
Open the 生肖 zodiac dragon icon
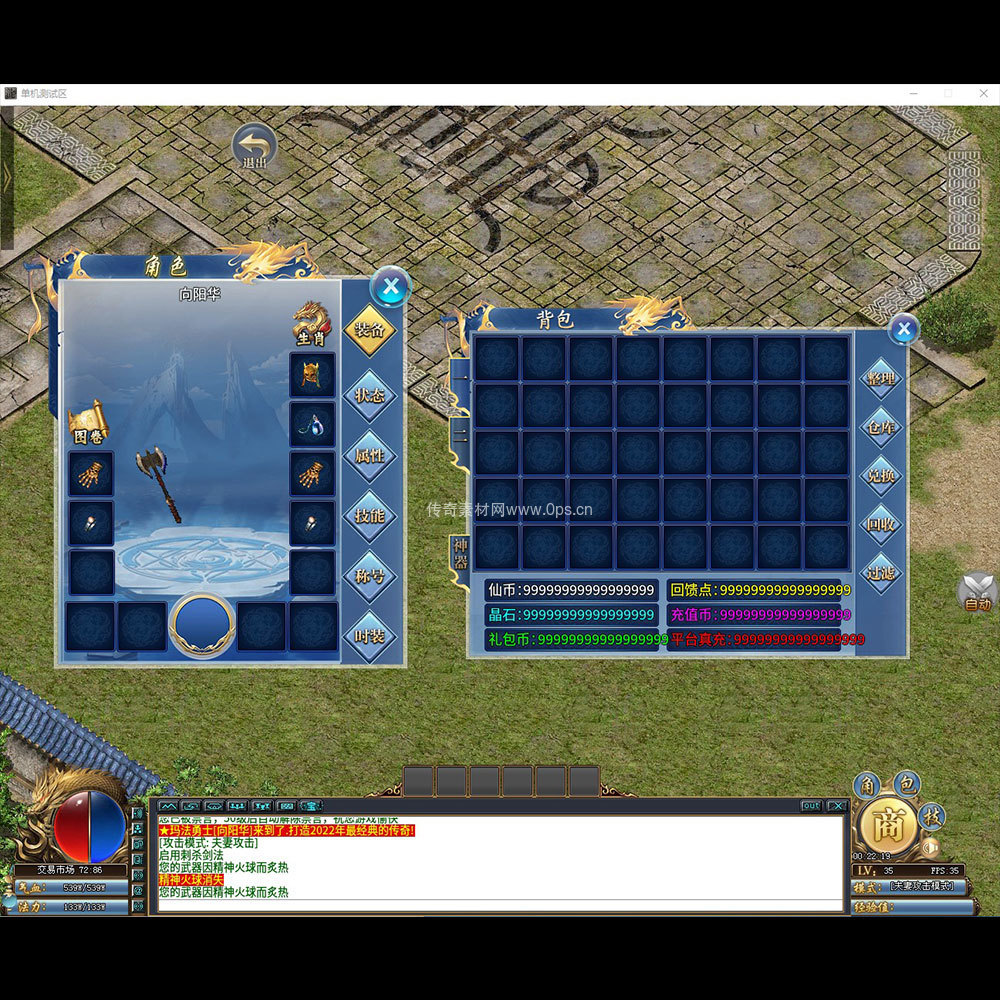point(311,324)
